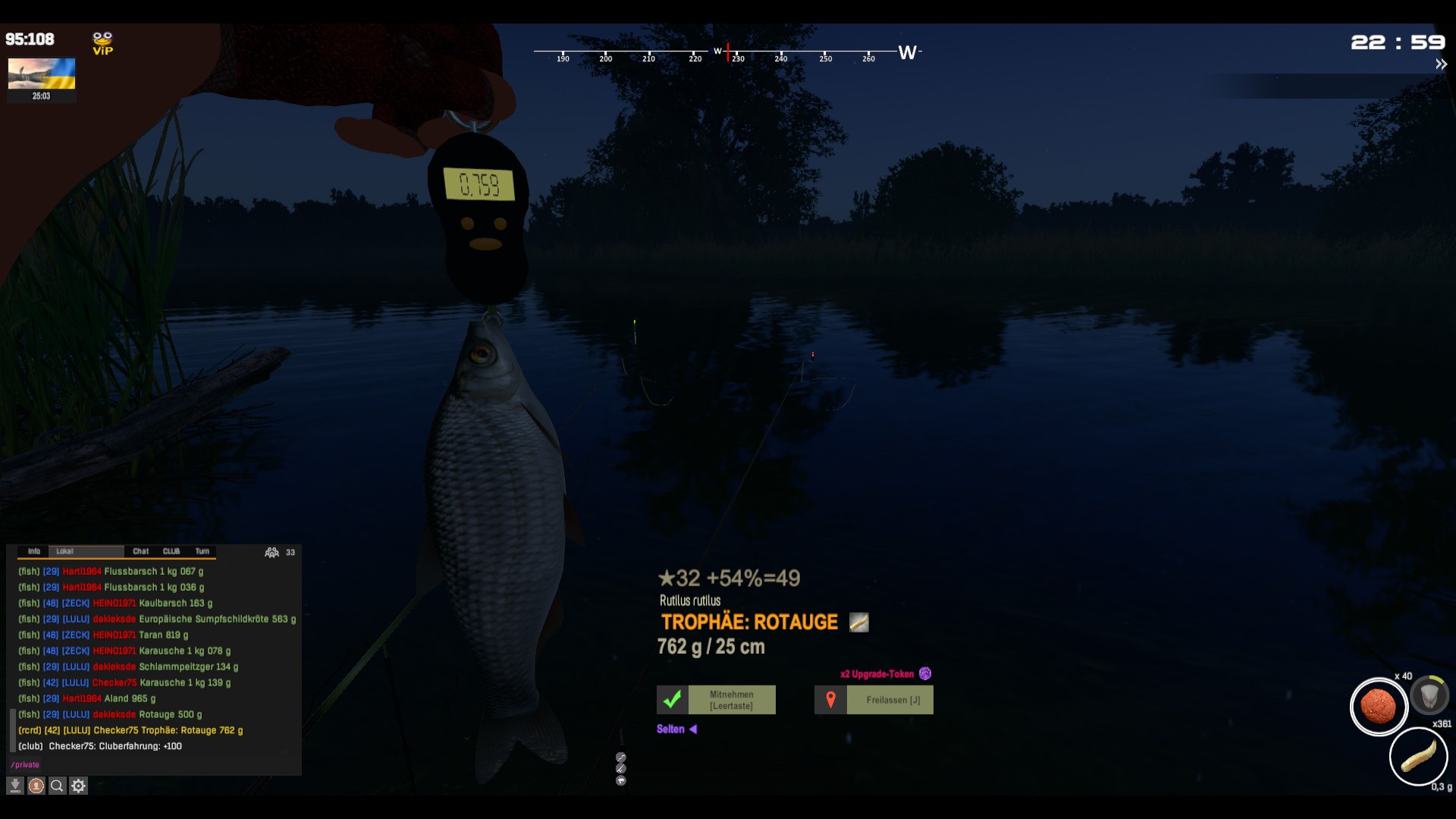Select the maggot bait slot
Image resolution: width=1456 pixels, height=819 pixels.
(1418, 756)
